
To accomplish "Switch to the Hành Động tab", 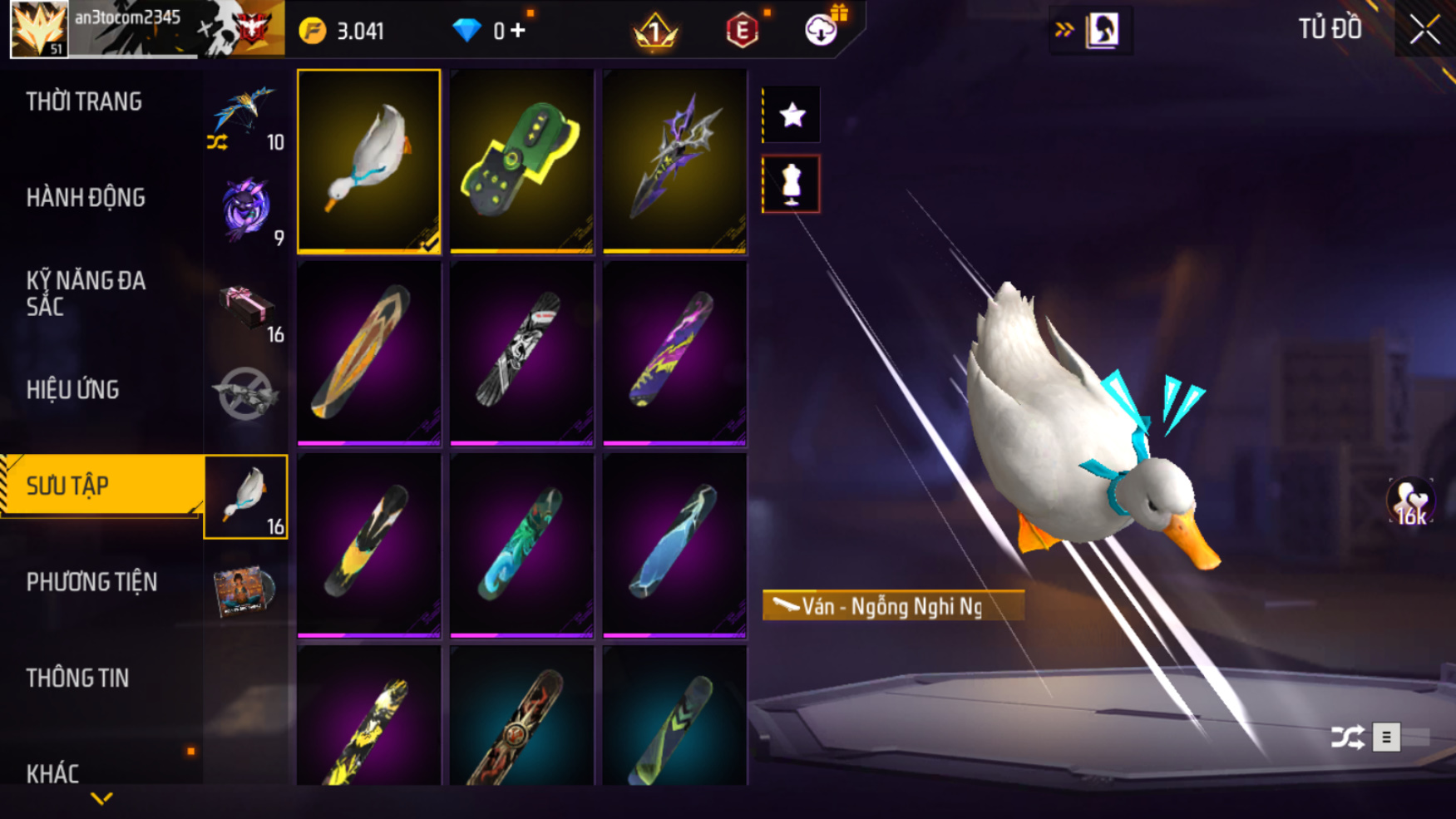I will [x=86, y=198].
